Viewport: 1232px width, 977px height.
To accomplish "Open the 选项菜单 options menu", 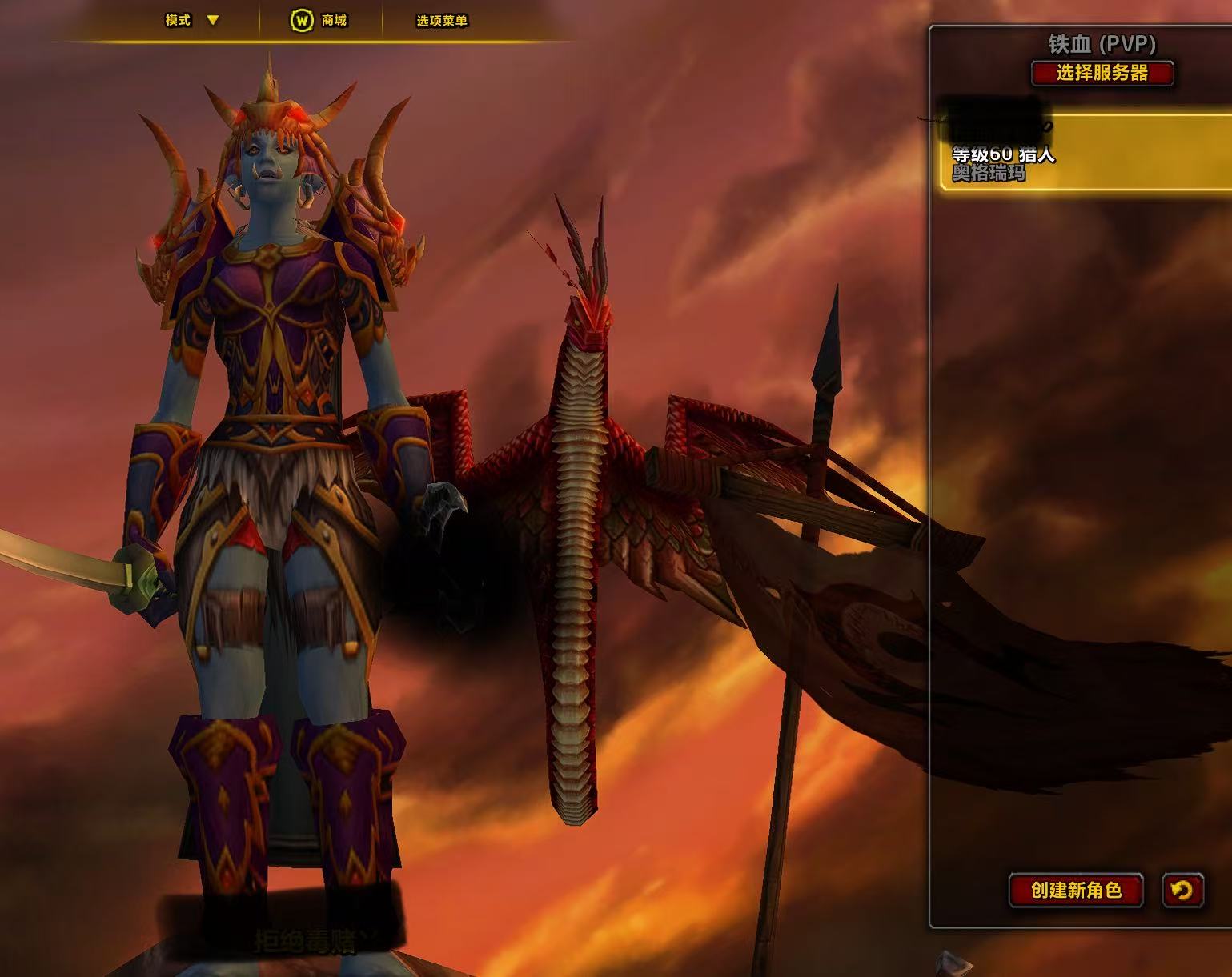I will point(442,21).
